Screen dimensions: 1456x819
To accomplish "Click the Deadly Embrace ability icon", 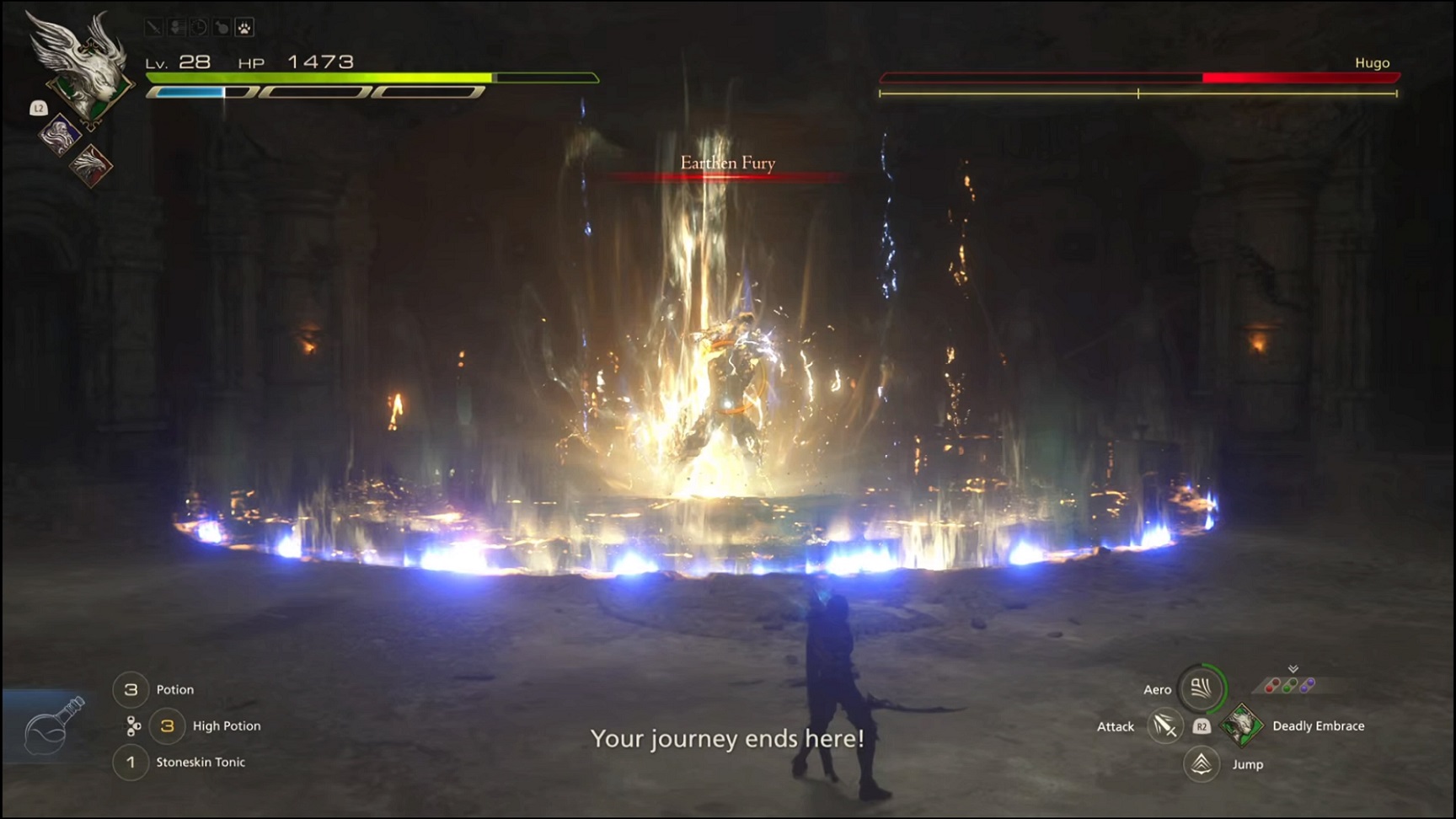I will pos(1241,725).
